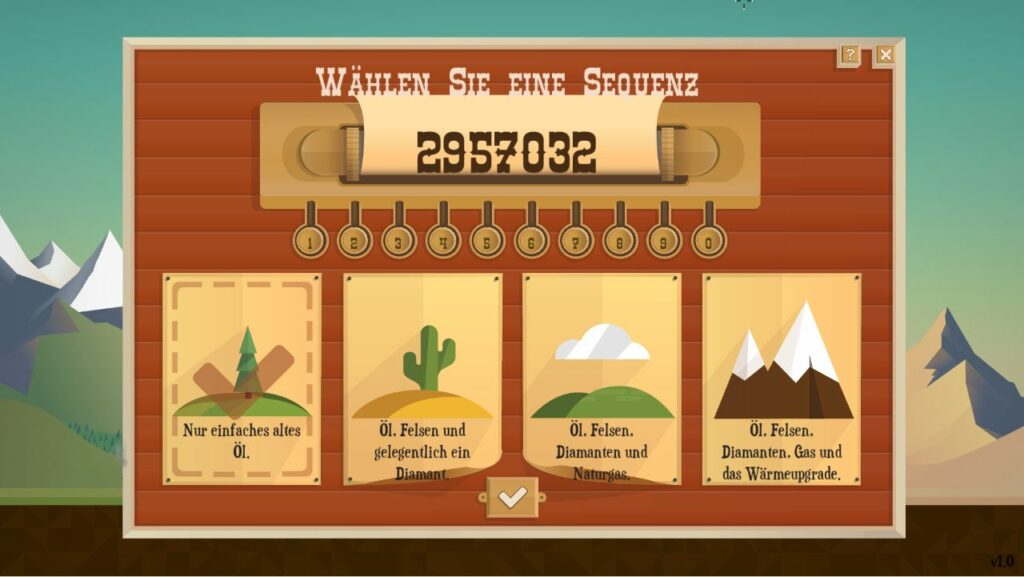Screen dimensions: 1024x577
Task: Select the snowy mountain Wärmeupgrade card
Action: tap(782, 379)
